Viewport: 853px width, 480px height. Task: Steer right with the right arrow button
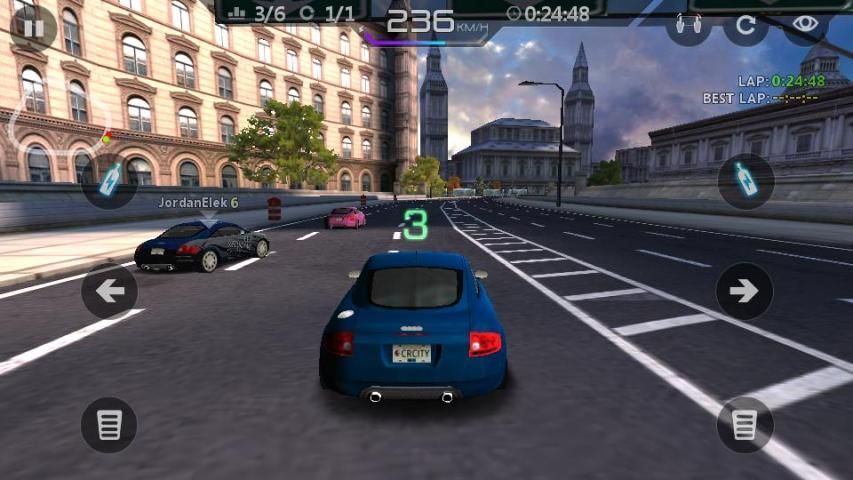coord(744,291)
